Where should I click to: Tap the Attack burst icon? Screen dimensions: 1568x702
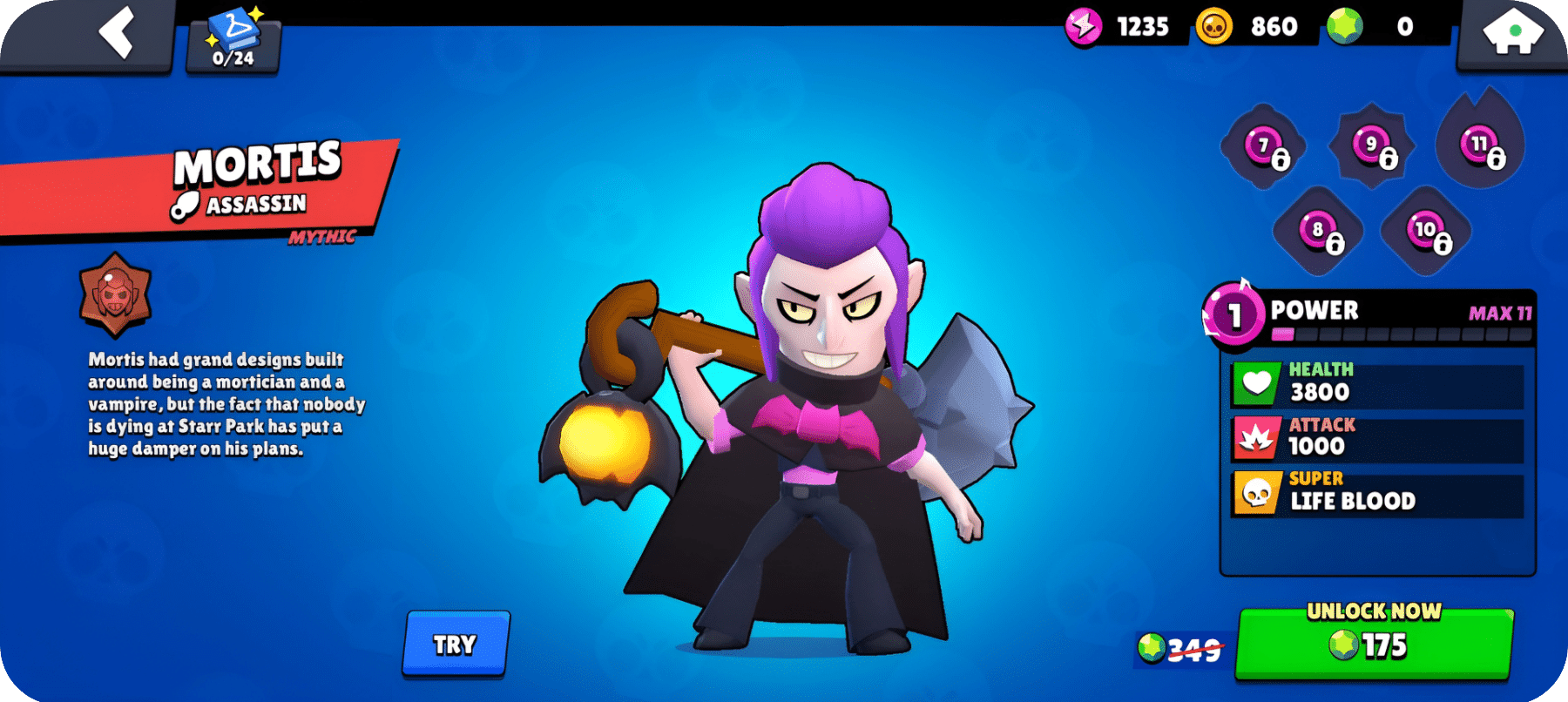[x=1254, y=435]
